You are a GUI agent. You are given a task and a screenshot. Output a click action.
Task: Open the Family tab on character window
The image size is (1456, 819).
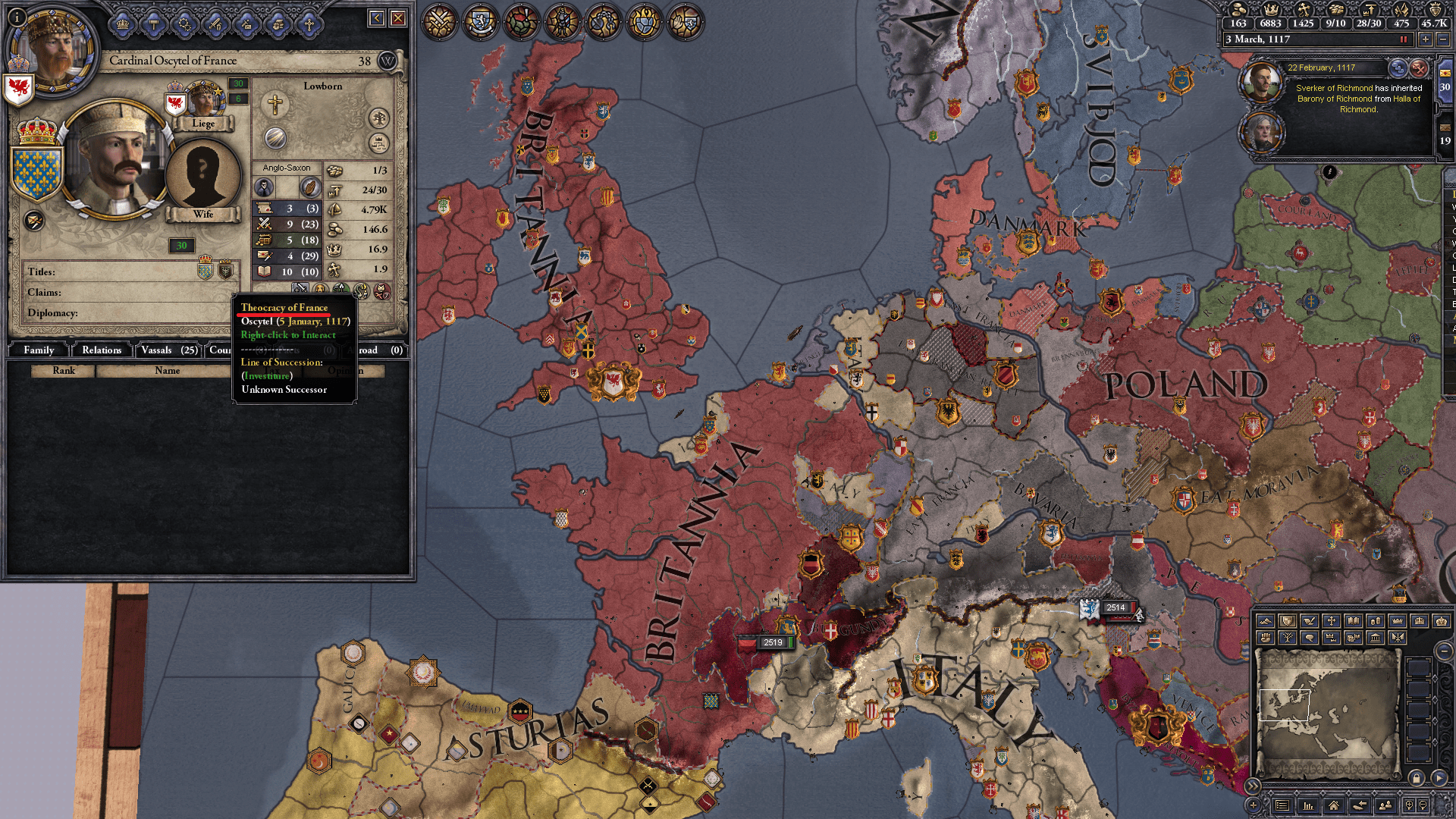pos(39,350)
